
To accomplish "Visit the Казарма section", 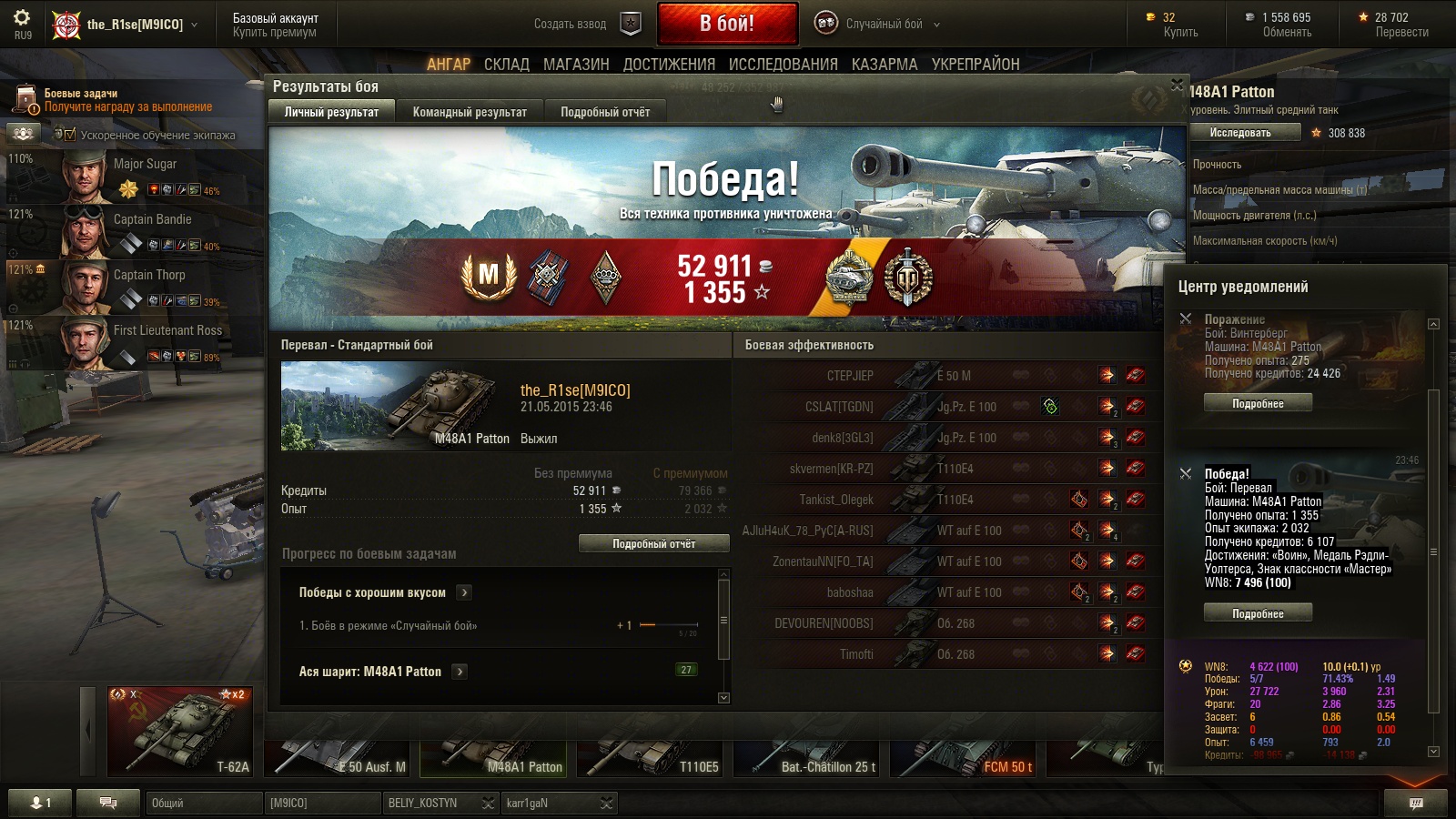I will tap(885, 65).
